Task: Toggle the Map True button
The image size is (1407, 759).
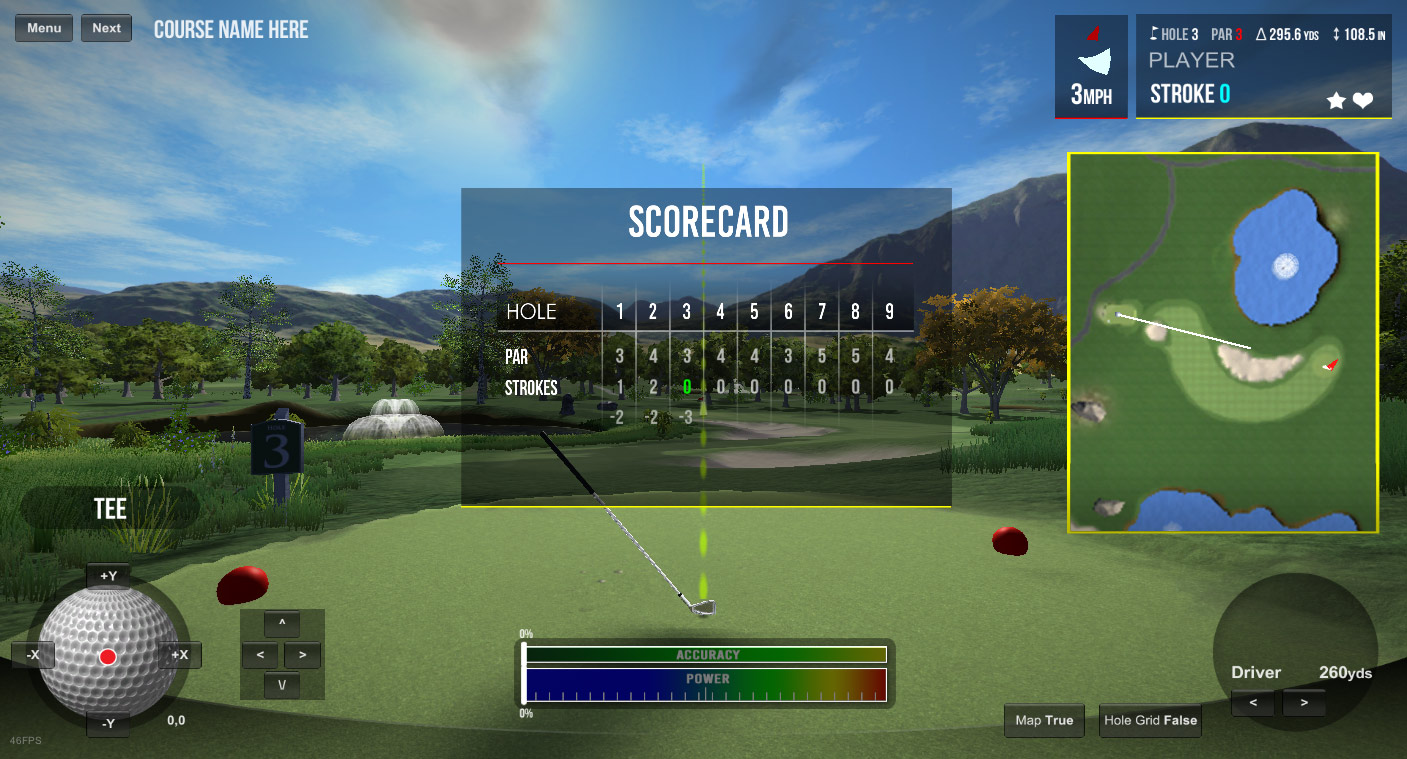Action: coord(1044,720)
